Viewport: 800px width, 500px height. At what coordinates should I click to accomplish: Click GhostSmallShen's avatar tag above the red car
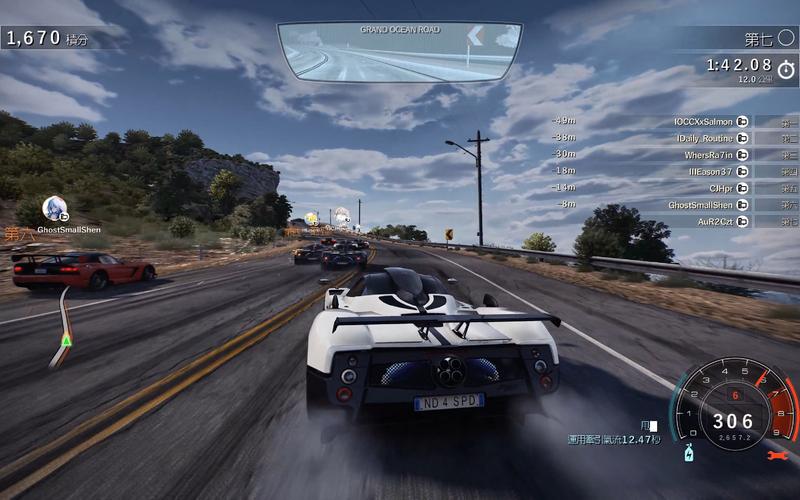point(54,209)
